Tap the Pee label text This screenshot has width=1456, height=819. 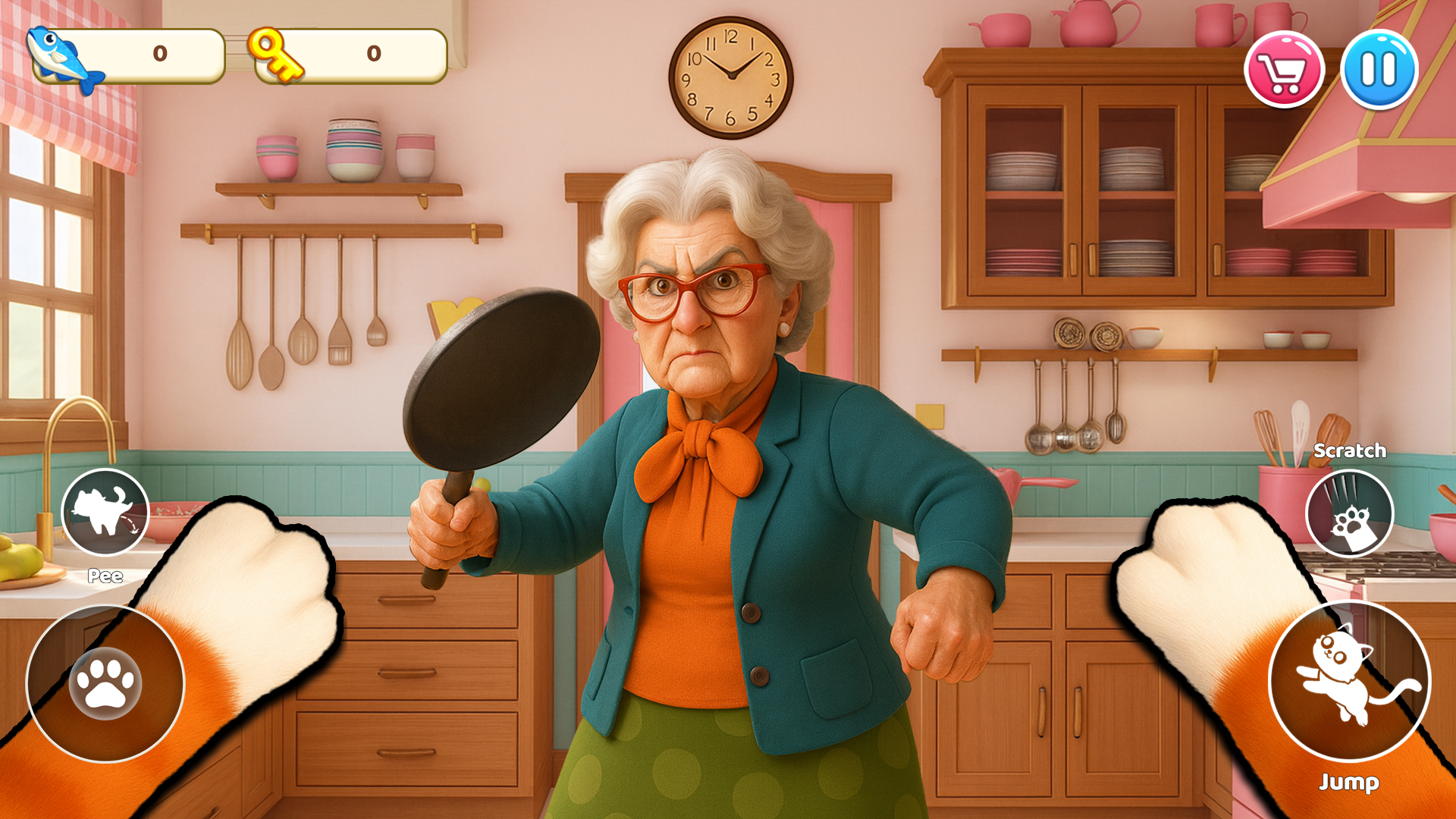(104, 576)
